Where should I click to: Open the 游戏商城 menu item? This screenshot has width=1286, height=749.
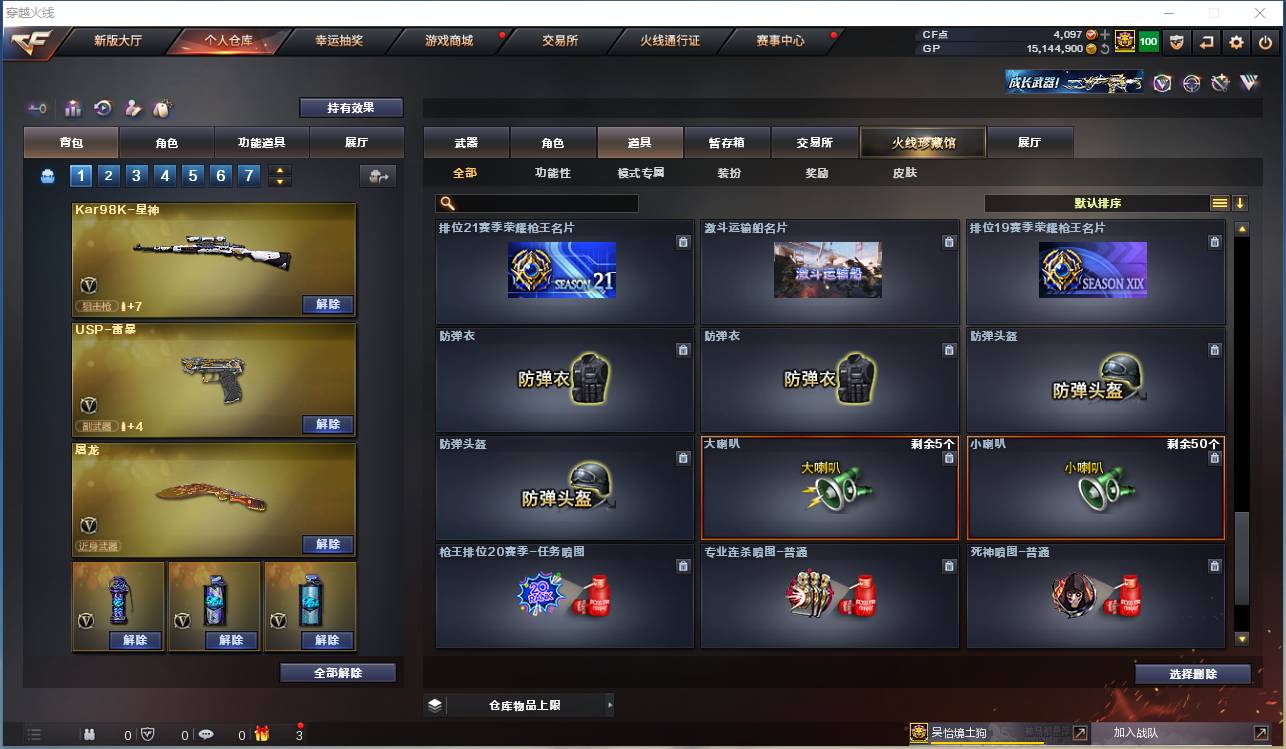(450, 42)
